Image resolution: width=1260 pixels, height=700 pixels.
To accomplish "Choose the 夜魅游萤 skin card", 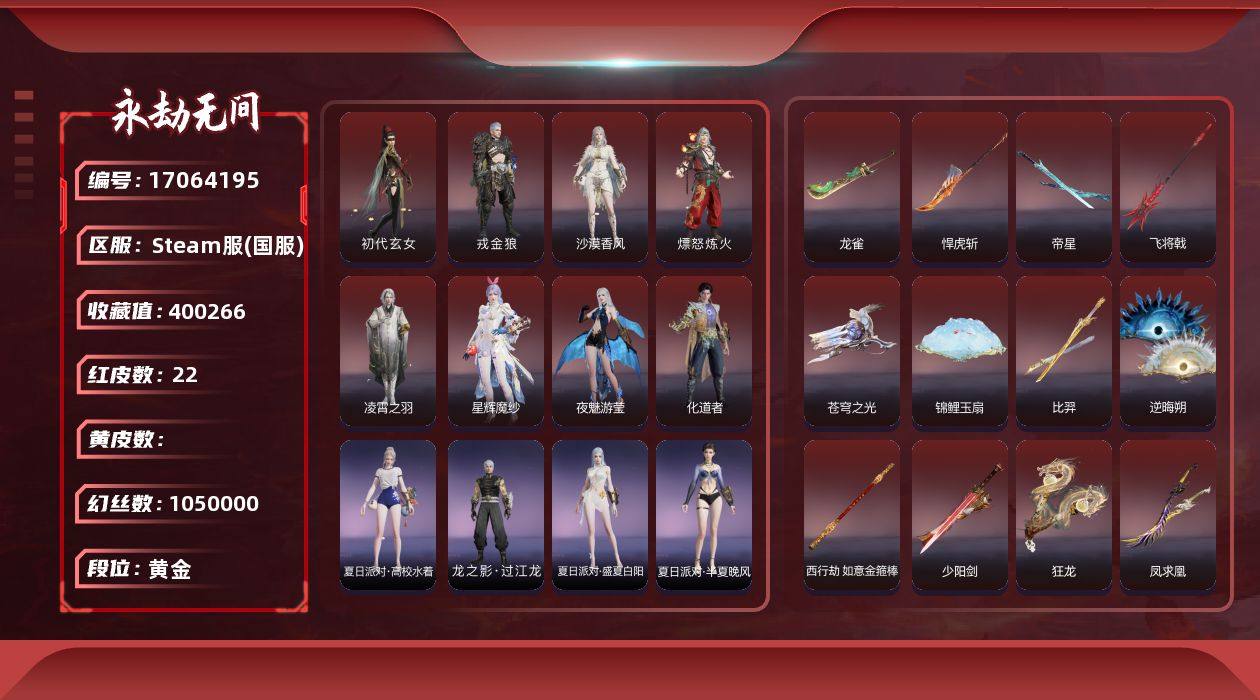I will 600,351.
